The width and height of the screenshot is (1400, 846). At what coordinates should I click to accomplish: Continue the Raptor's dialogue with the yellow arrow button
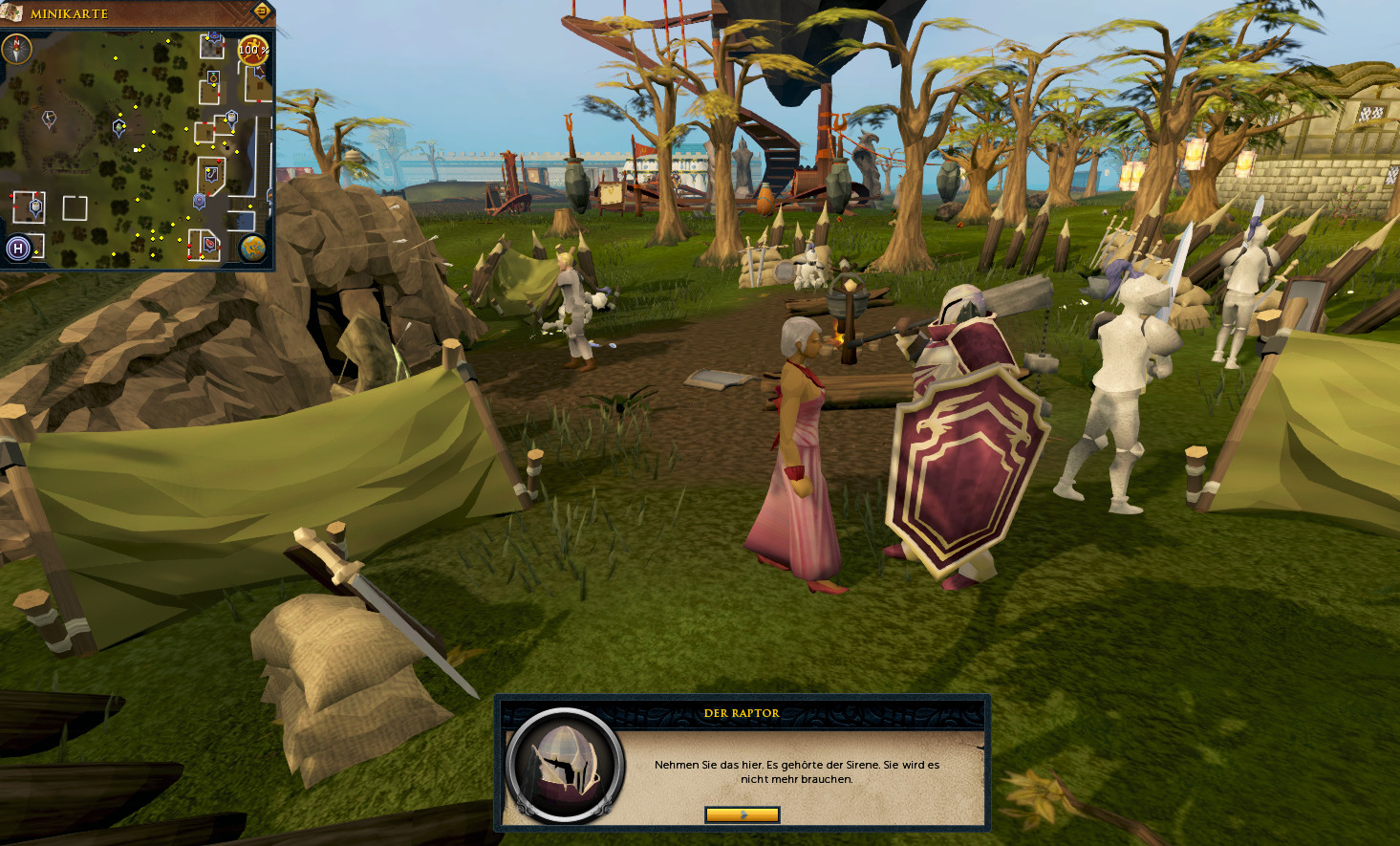point(742,814)
